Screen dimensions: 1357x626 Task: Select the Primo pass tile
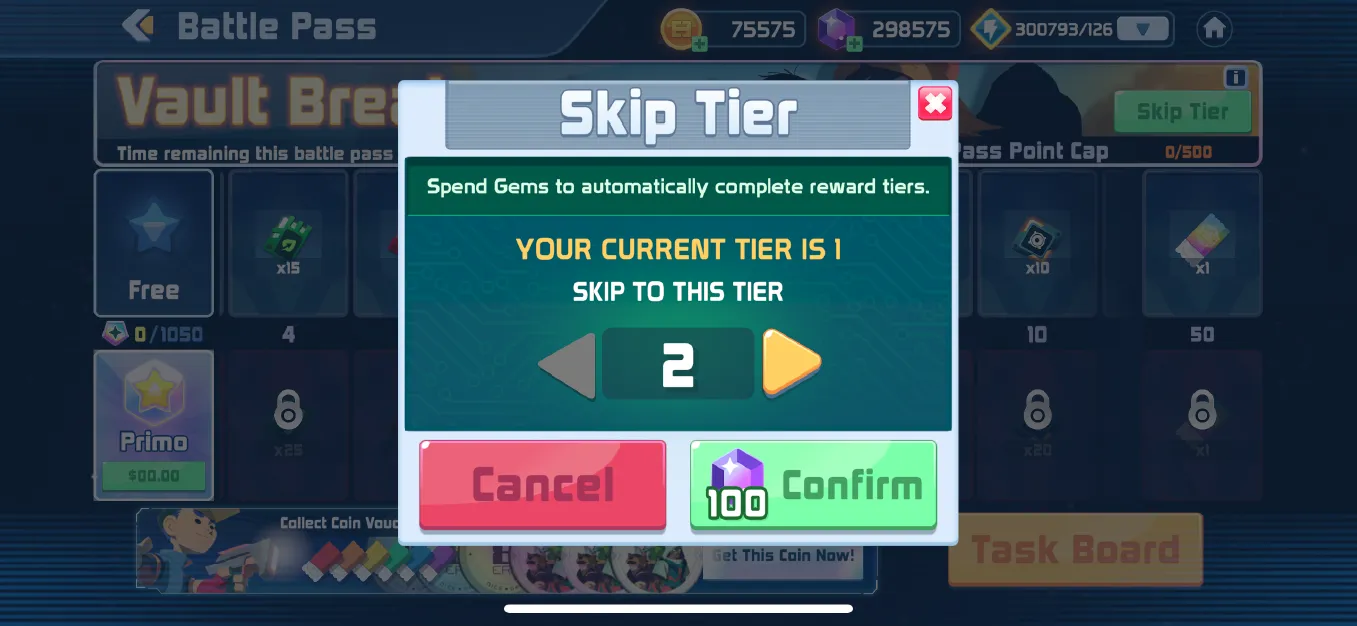coord(153,424)
